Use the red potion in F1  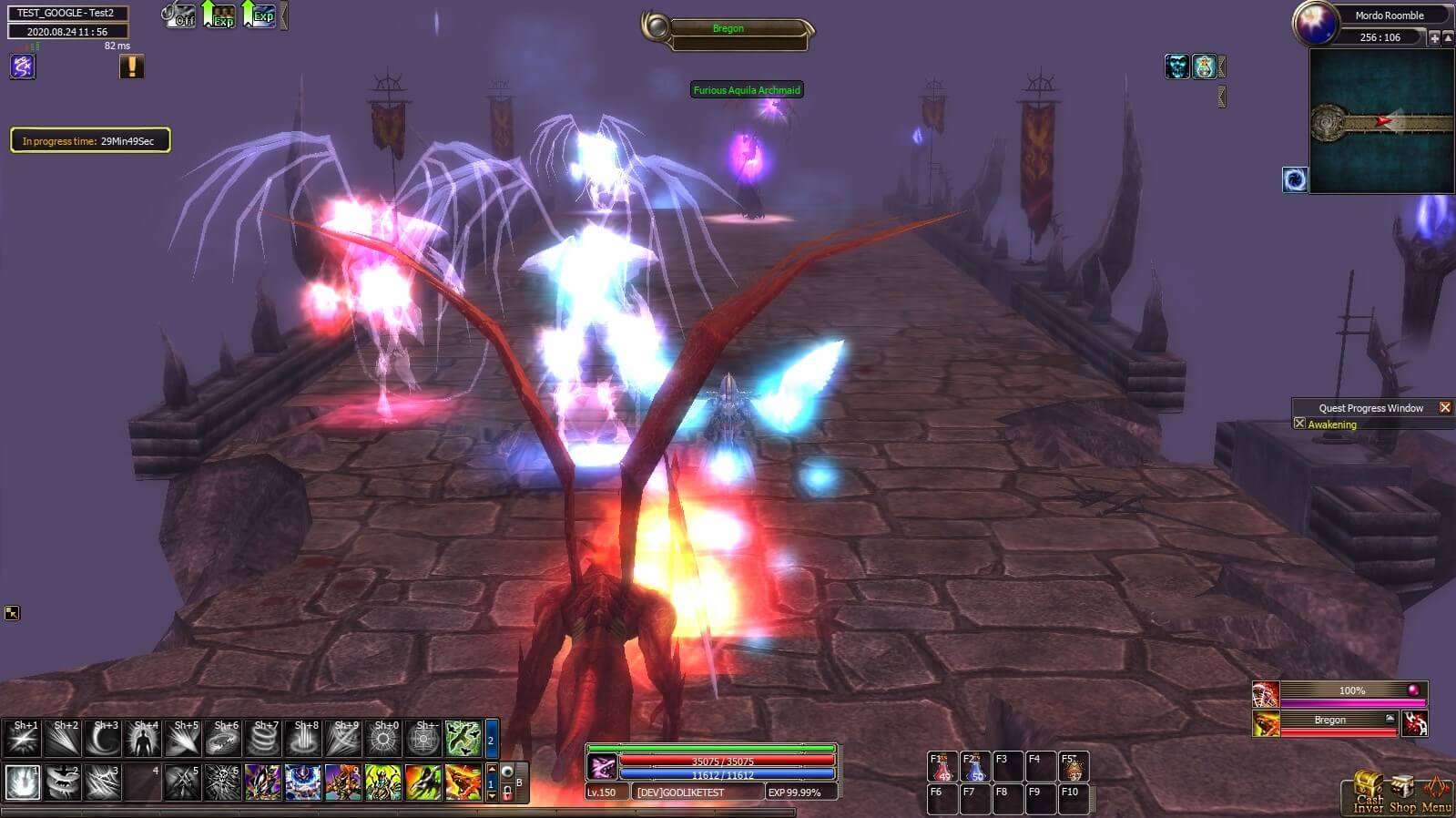(942, 767)
